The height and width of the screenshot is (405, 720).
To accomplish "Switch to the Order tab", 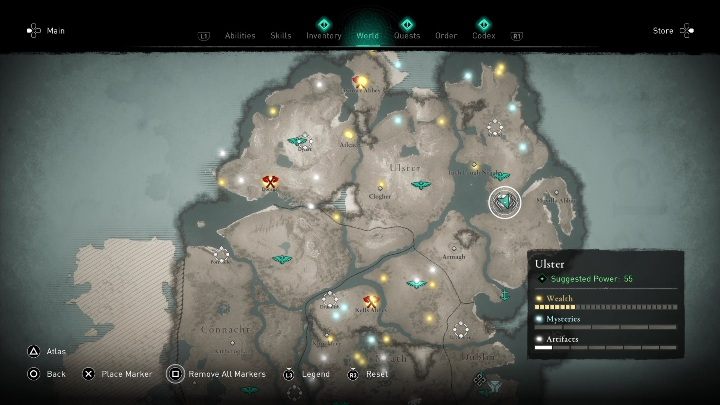I will 446,35.
